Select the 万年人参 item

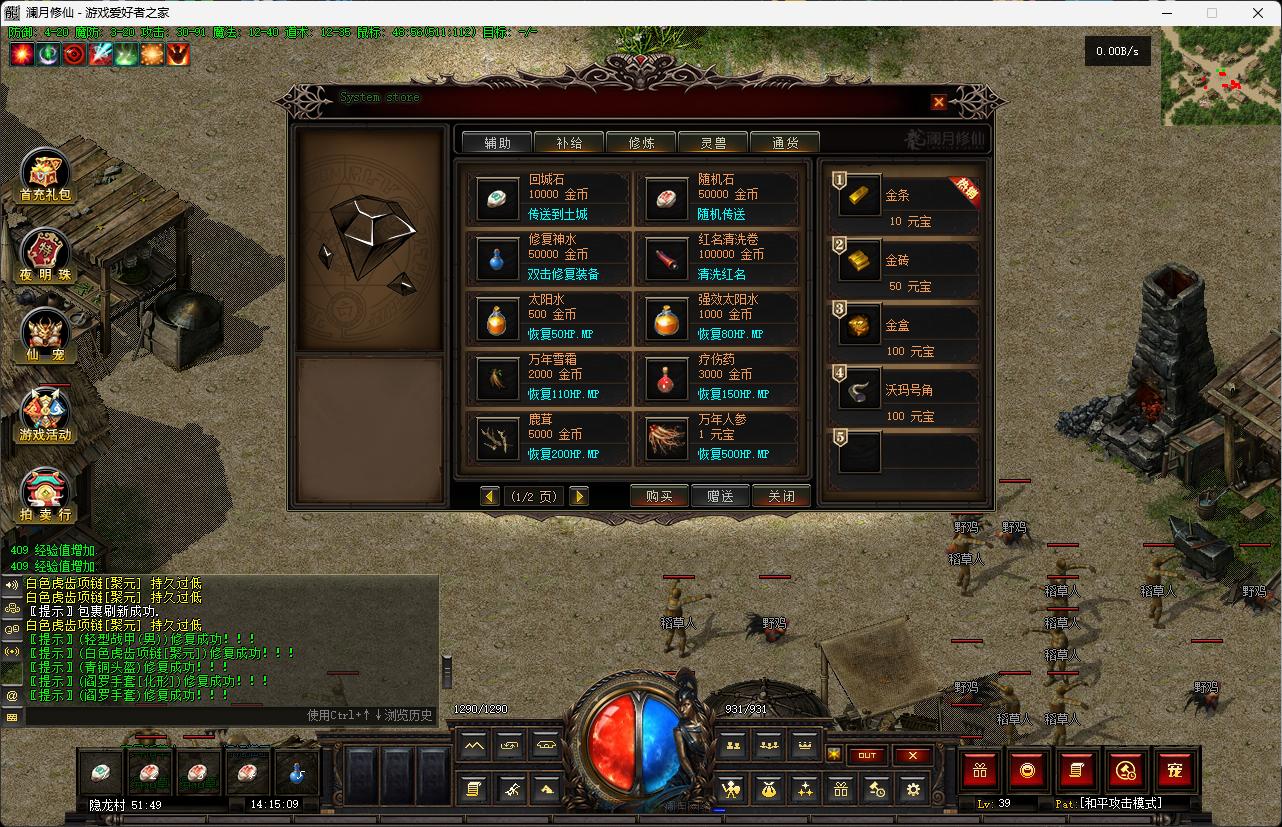[x=718, y=438]
